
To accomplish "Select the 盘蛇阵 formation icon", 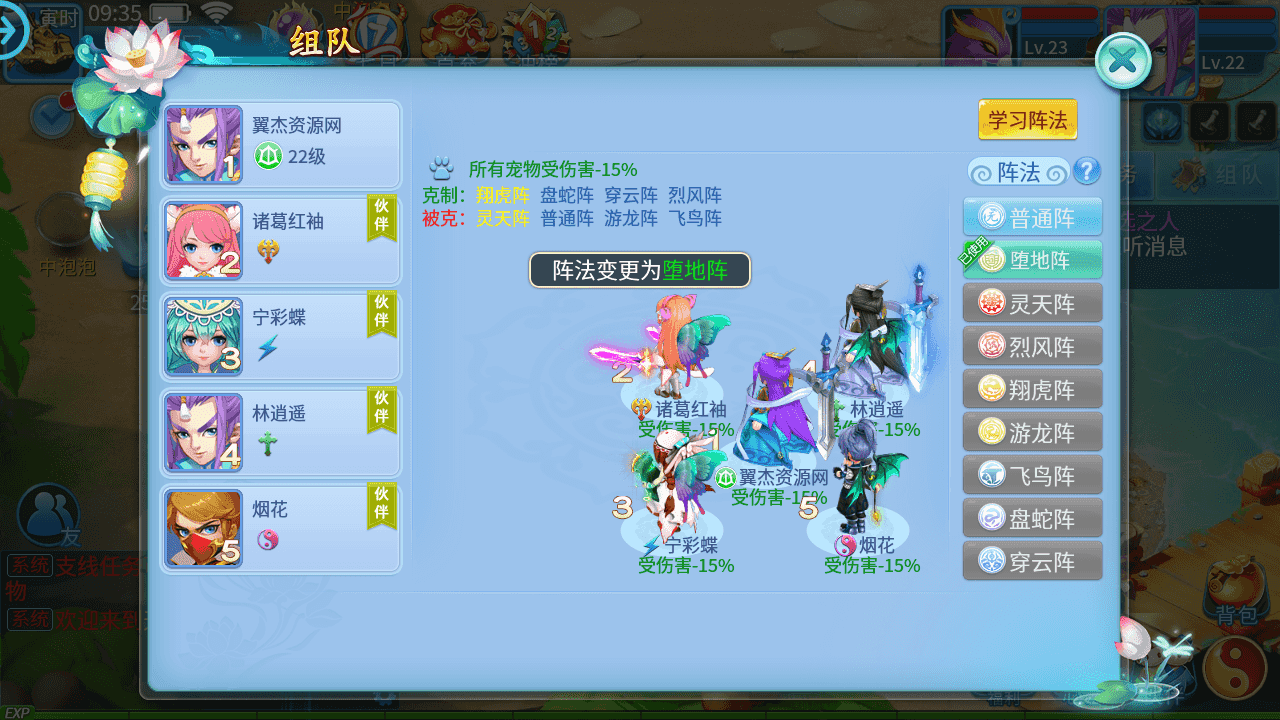I will click(1032, 518).
